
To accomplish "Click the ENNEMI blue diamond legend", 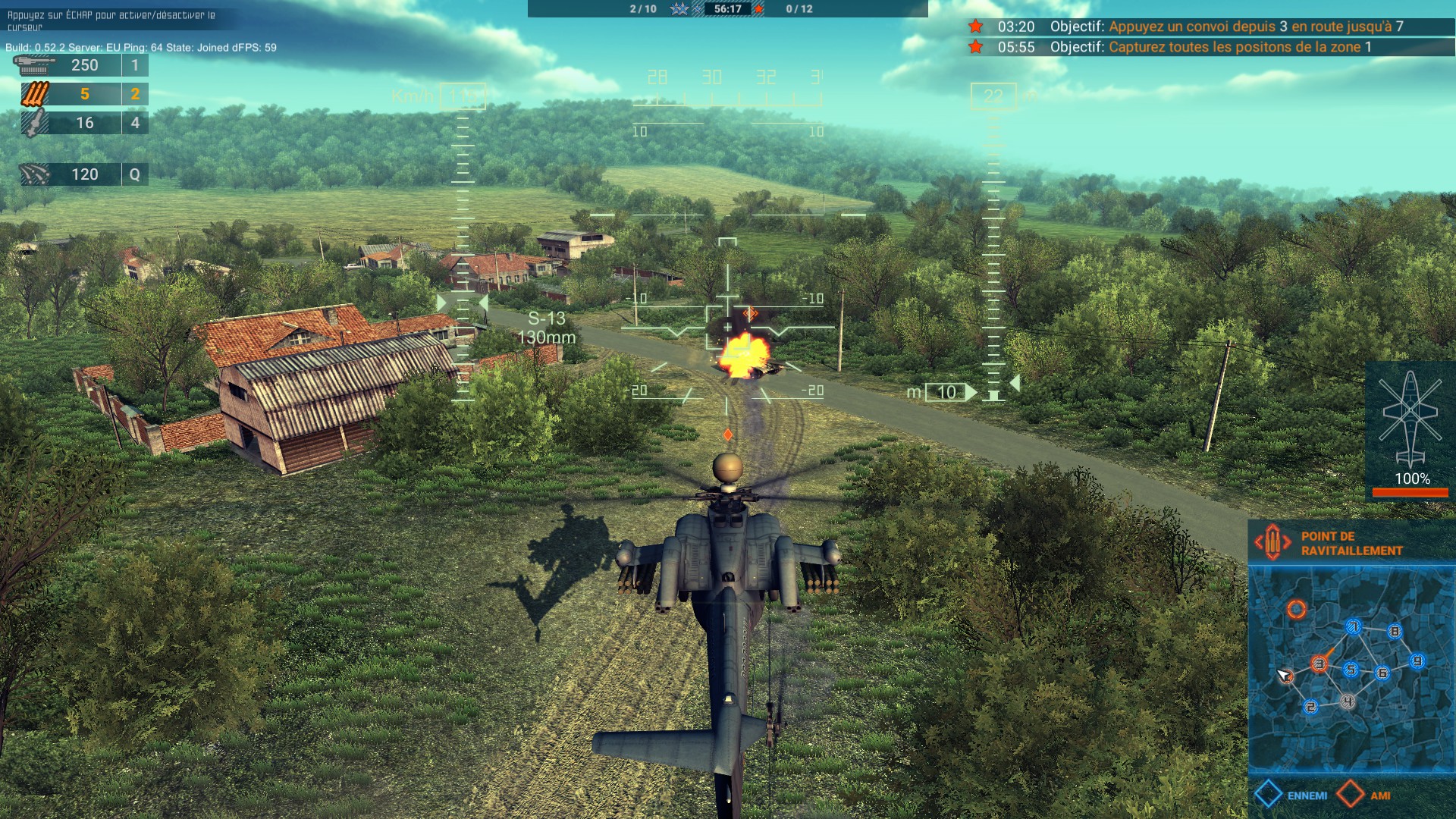I will (x=1269, y=793).
